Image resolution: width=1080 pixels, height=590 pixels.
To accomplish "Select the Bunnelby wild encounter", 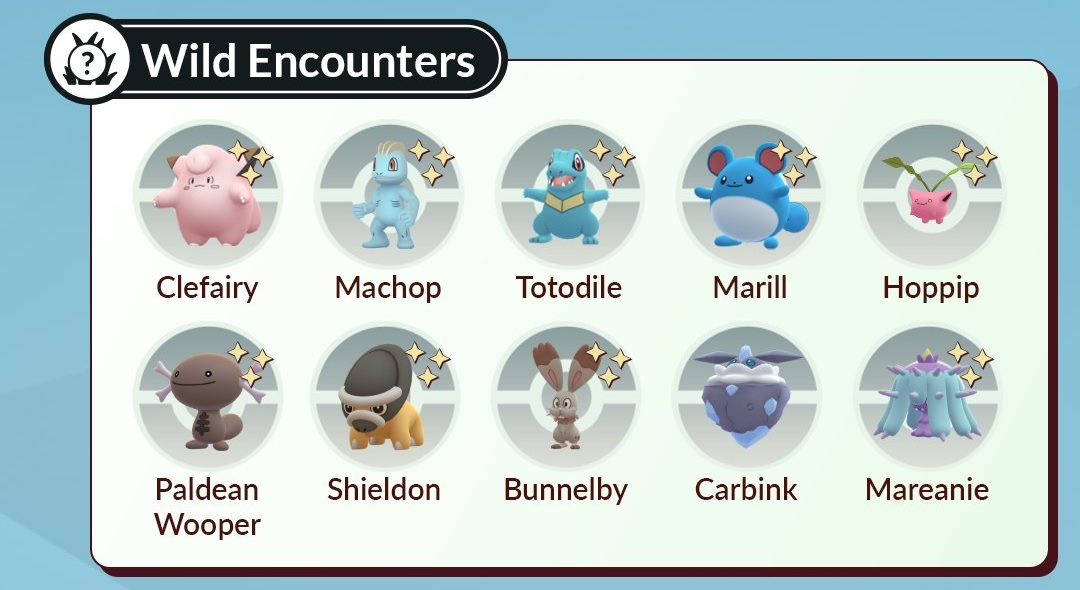I will click(x=566, y=397).
